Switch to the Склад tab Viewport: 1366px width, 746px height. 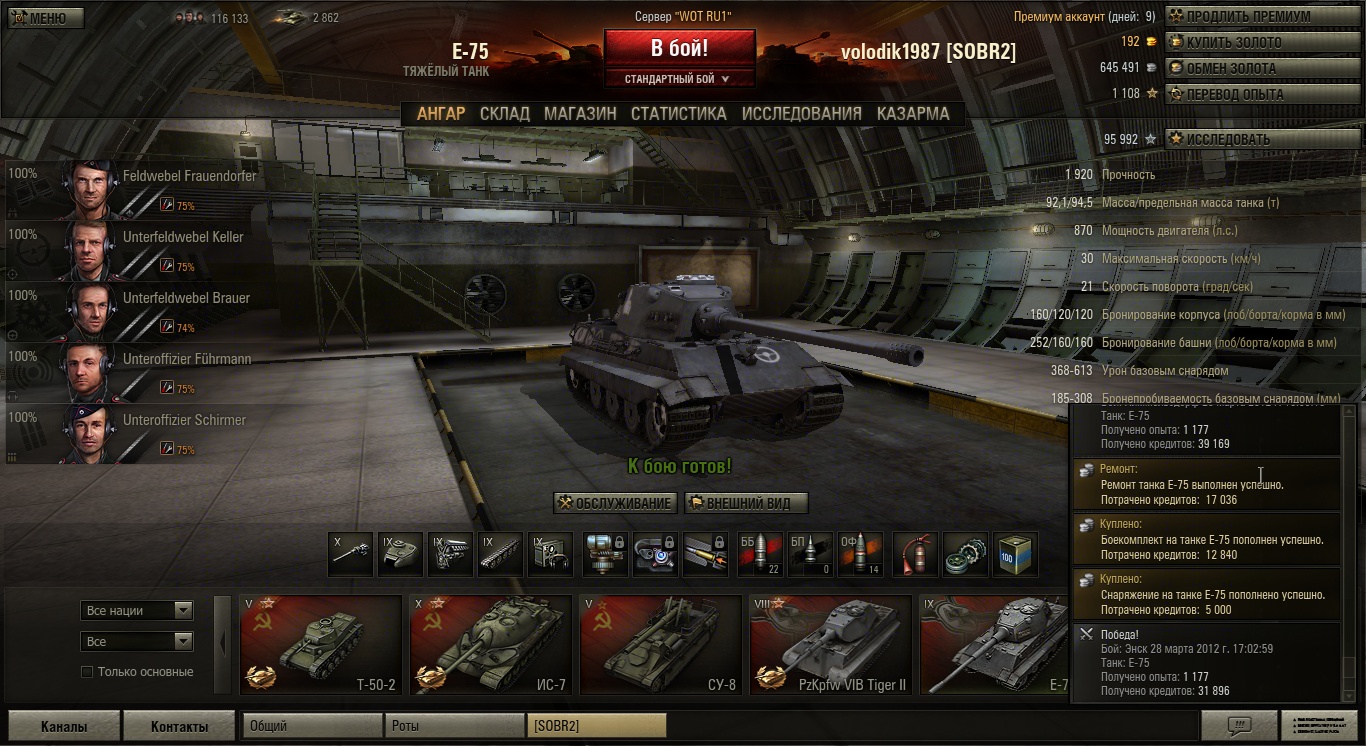pyautogui.click(x=504, y=114)
